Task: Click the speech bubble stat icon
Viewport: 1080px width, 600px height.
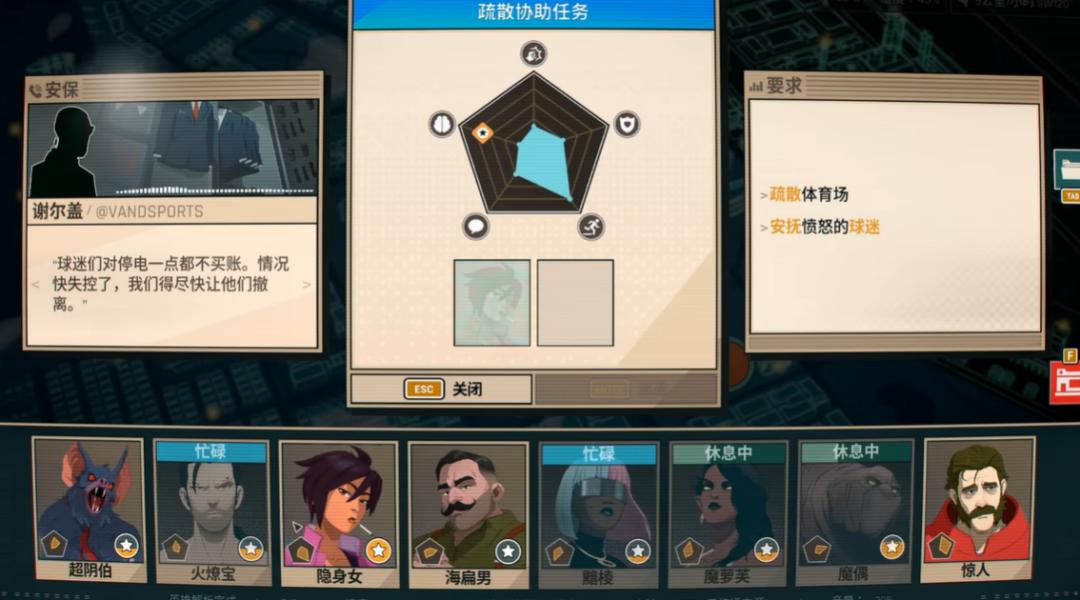Action: (x=476, y=226)
